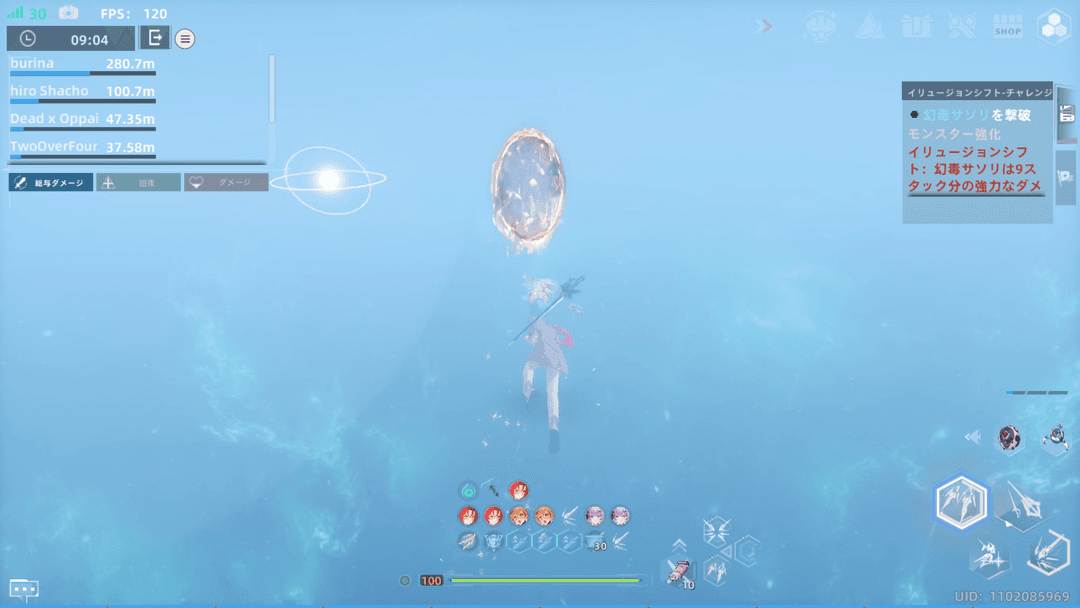
Task: Switch to the heart damage-taken tab
Action: (x=226, y=183)
